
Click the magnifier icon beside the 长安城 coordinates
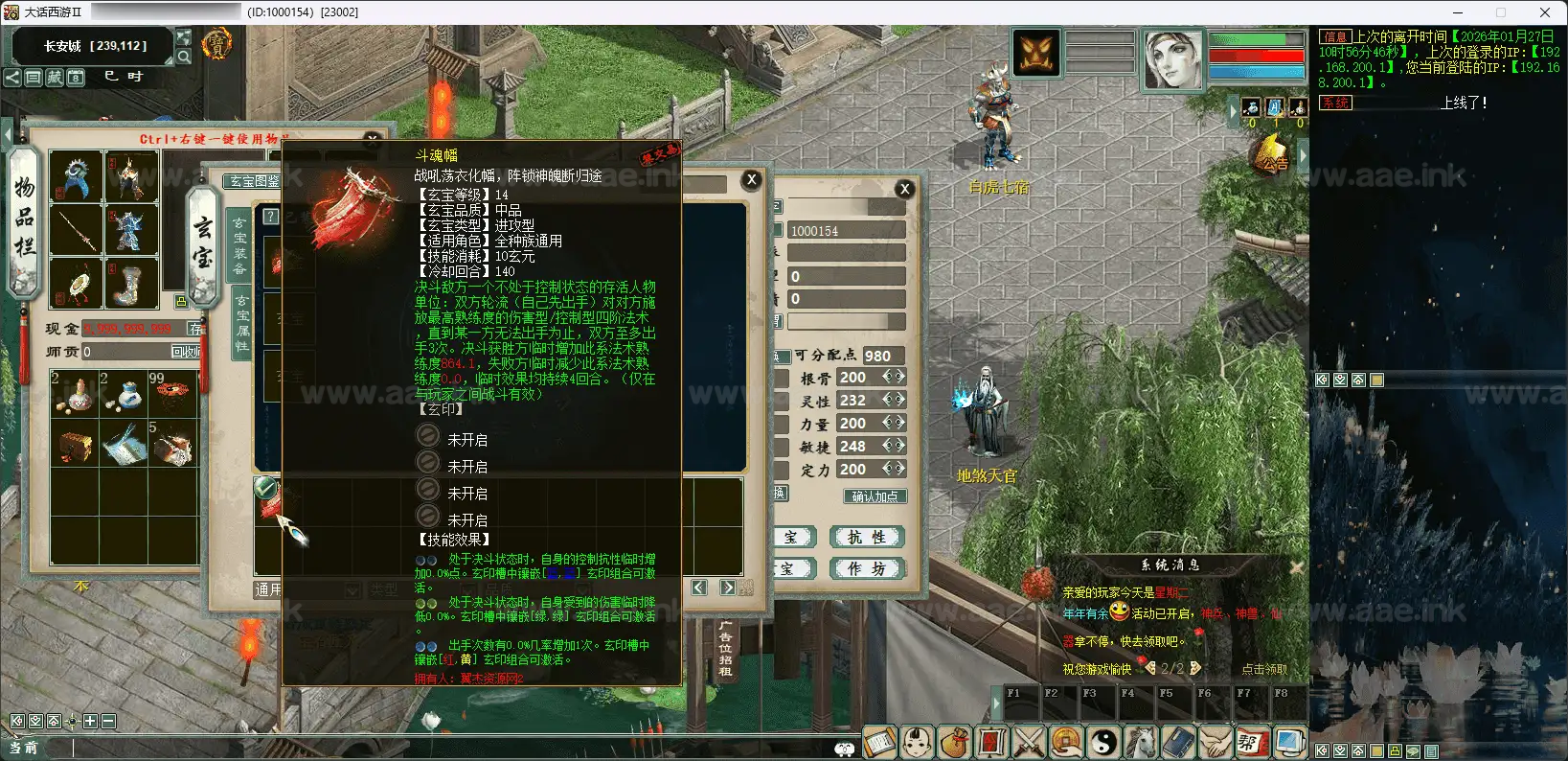point(184,56)
